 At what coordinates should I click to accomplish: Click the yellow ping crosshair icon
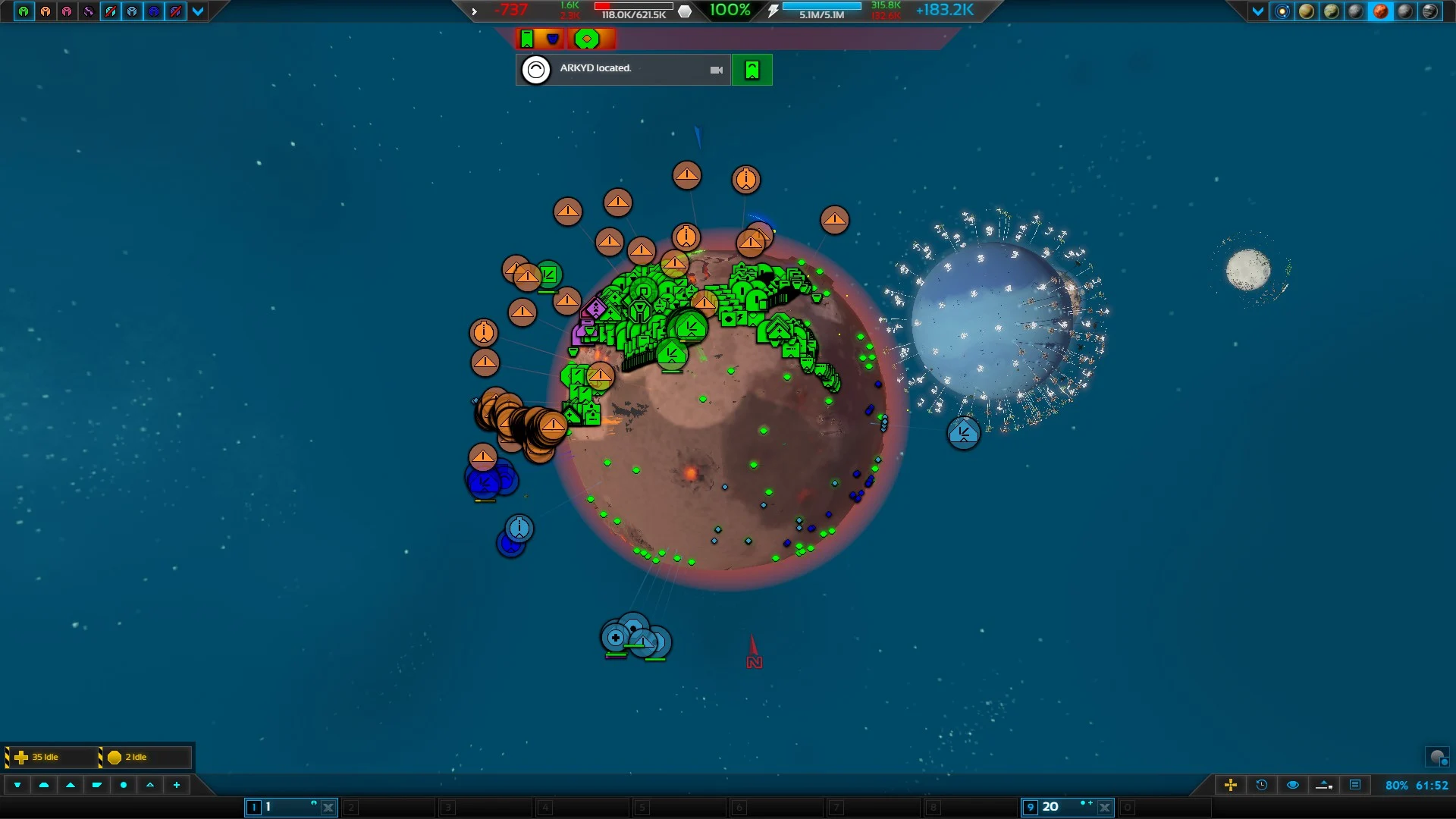1231,786
